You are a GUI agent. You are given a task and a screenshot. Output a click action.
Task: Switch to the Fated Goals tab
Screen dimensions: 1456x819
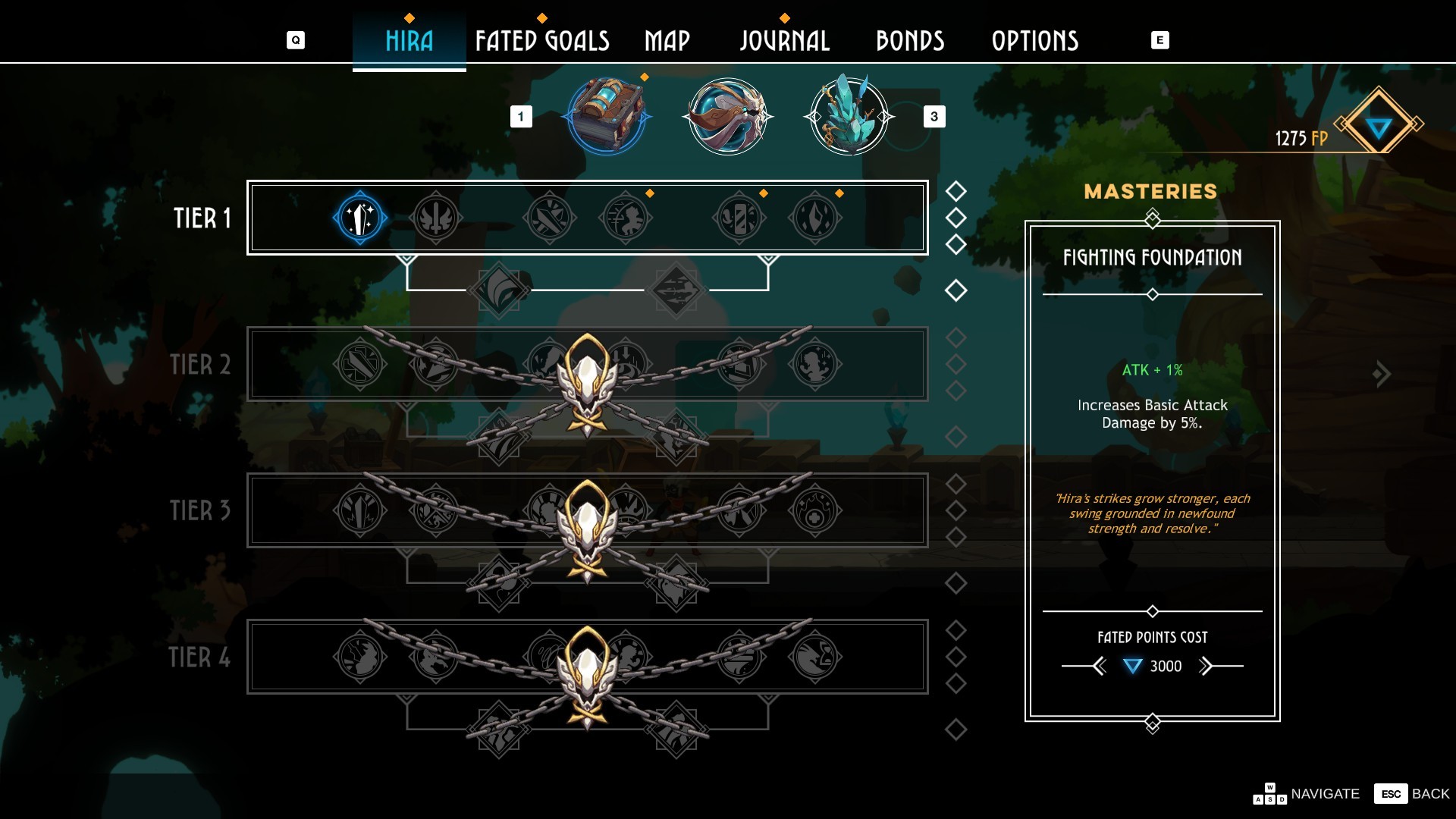tap(541, 41)
